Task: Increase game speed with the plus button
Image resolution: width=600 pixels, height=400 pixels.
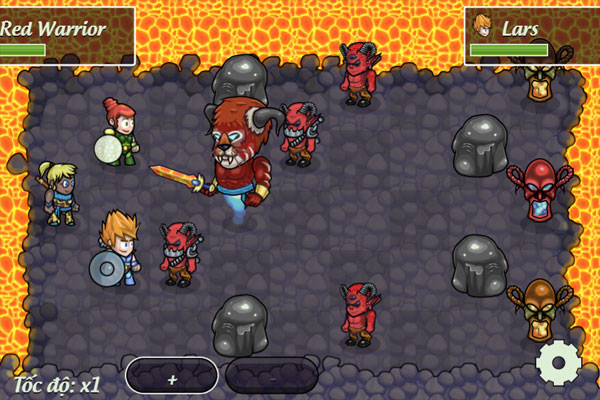Action: point(172,376)
